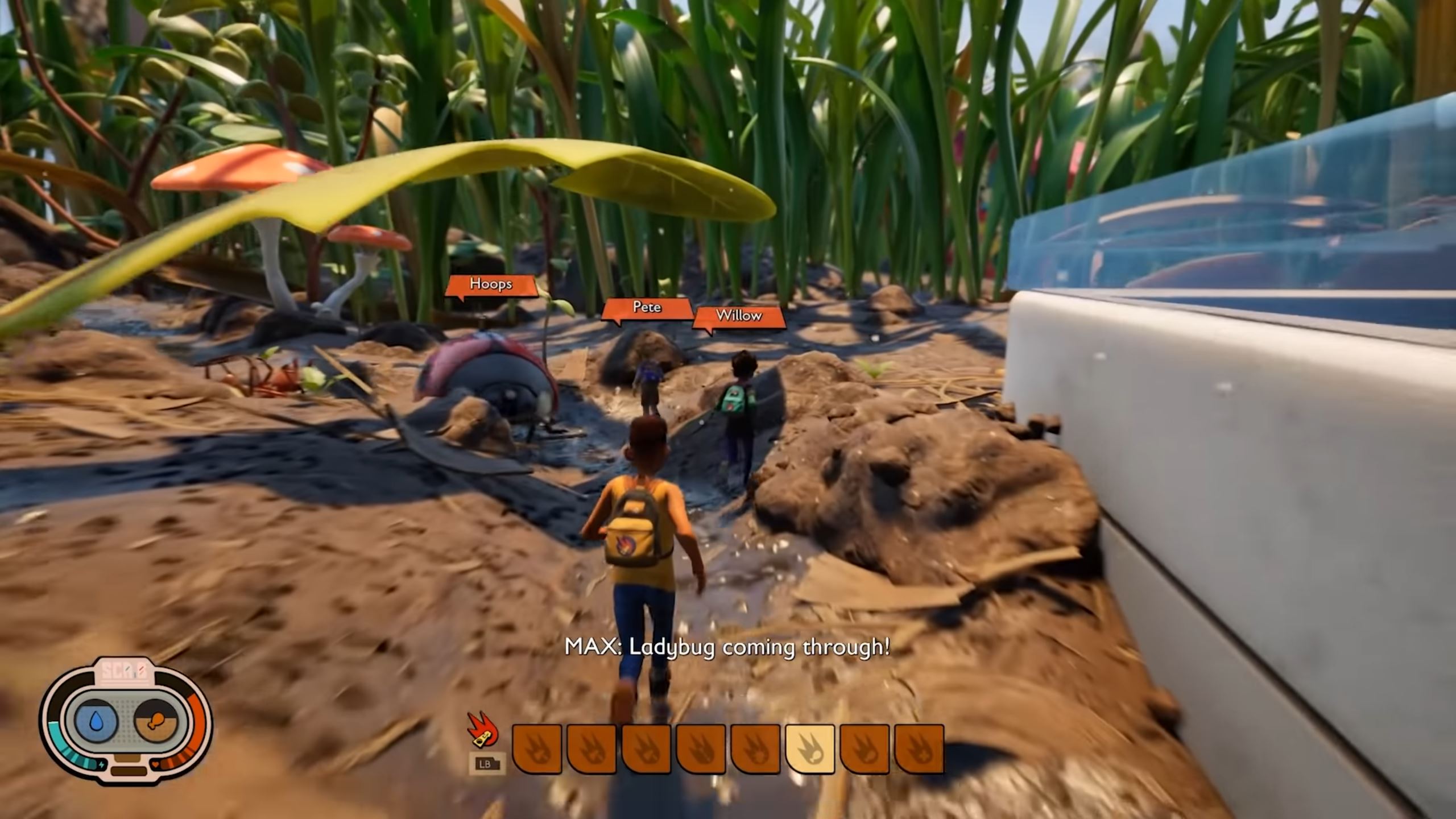The height and width of the screenshot is (819, 1456).
Task: Click the highlighted flame slot in the hotbar
Action: click(810, 751)
